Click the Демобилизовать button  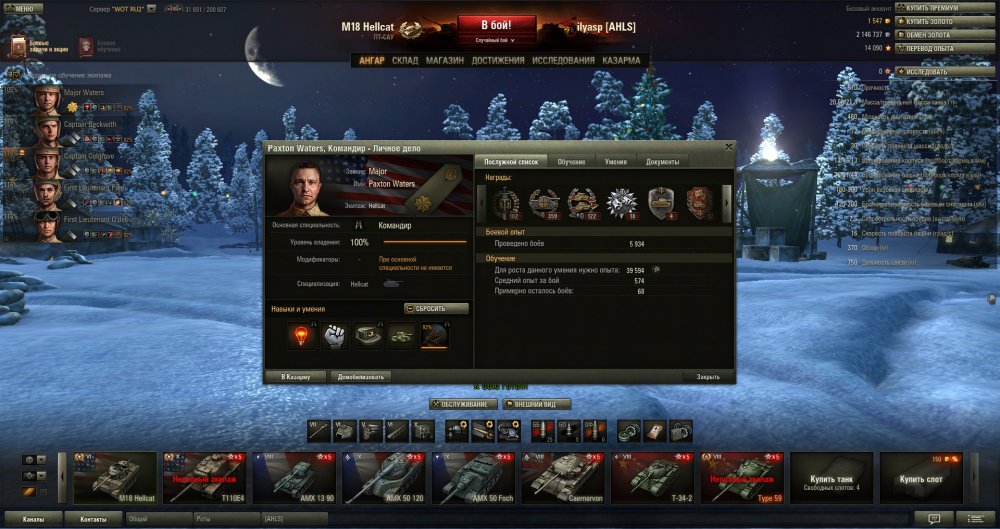click(x=360, y=377)
